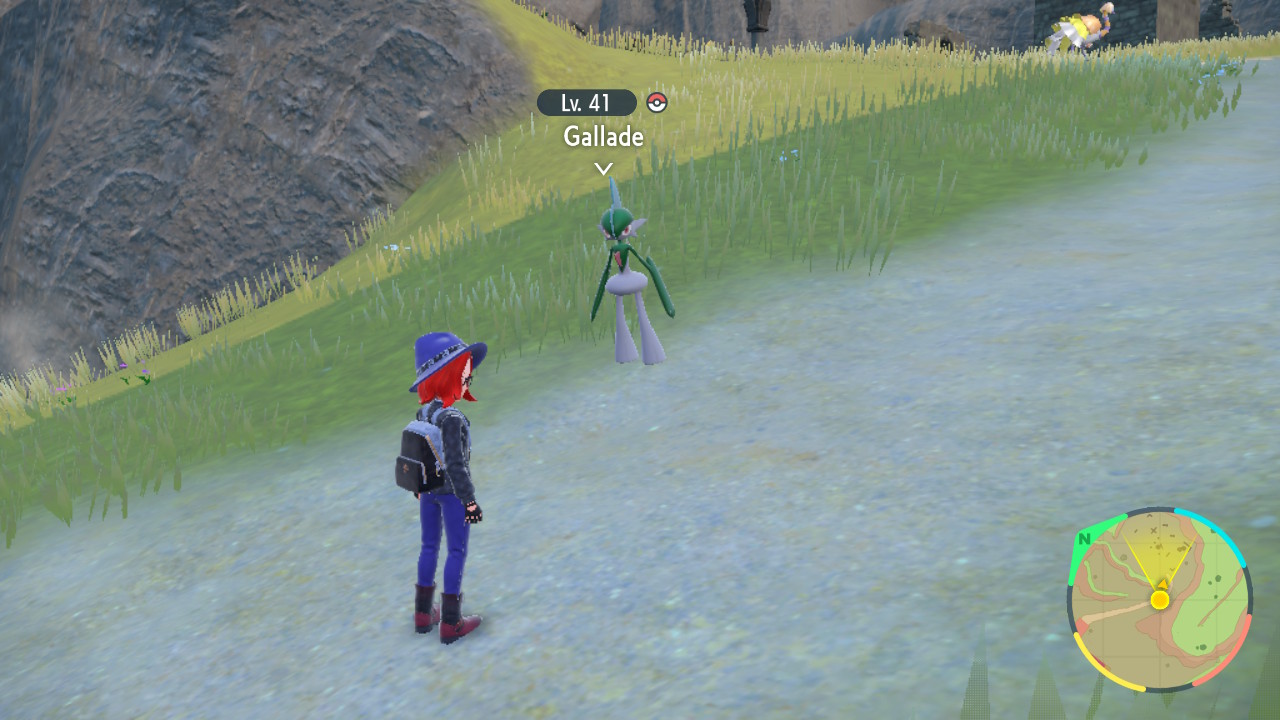This screenshot has height=720, width=1280.
Task: Select the Lv. 41 level badge
Action: click(584, 101)
